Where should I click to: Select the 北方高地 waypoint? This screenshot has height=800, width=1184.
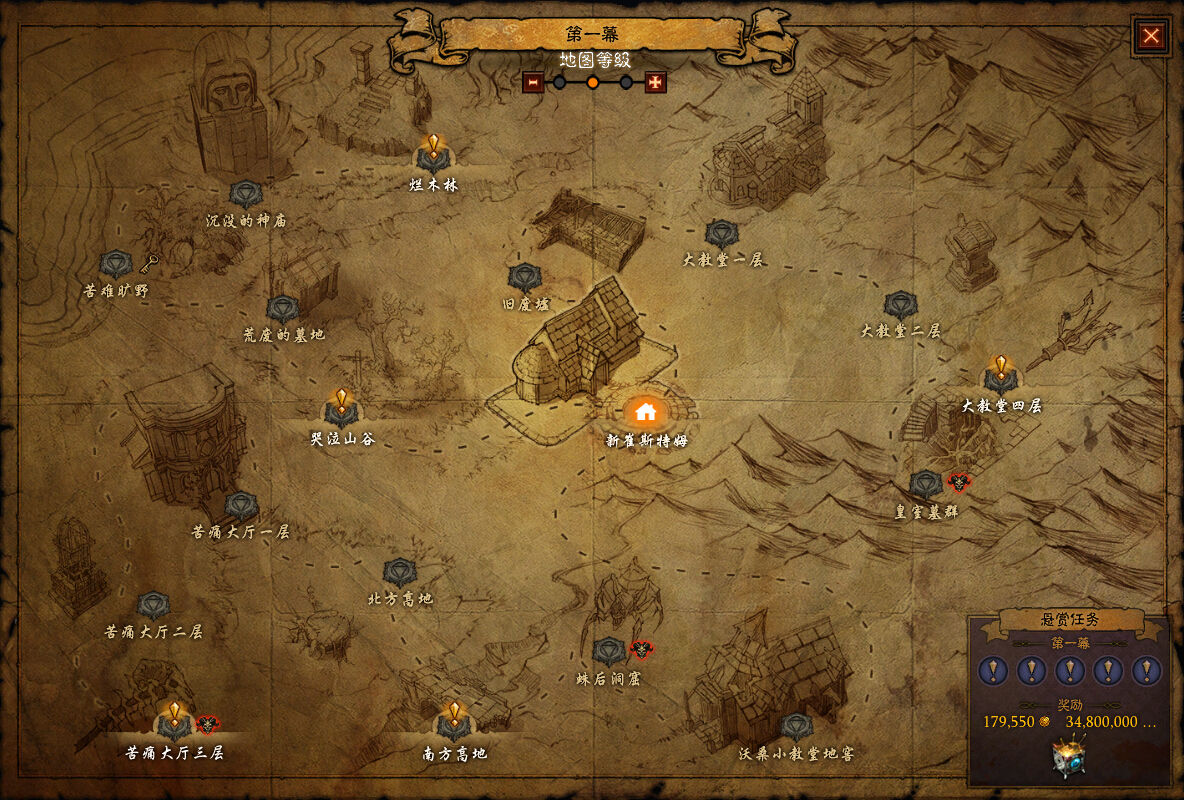pyautogui.click(x=400, y=573)
